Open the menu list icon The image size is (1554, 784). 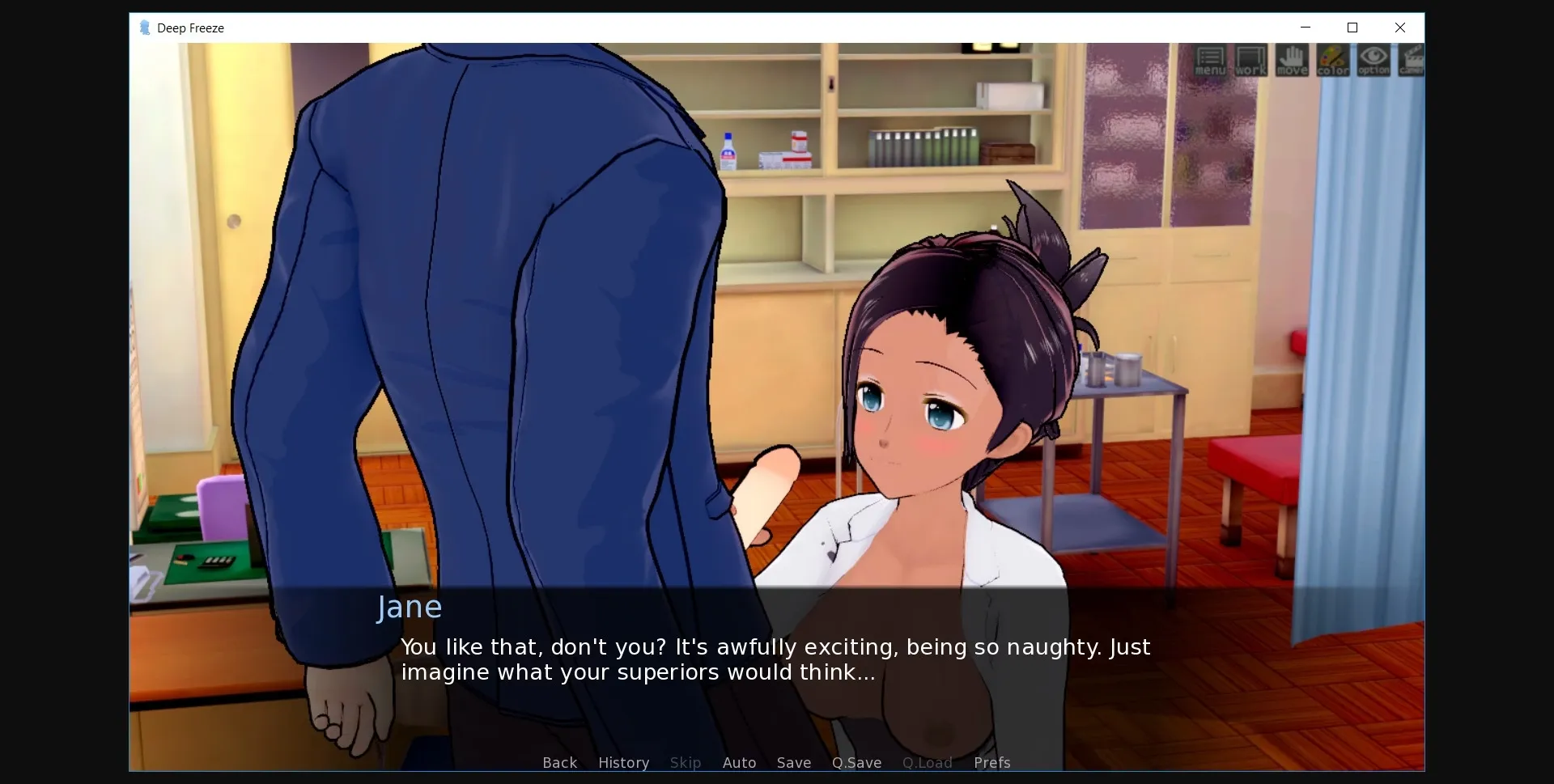(x=1210, y=61)
